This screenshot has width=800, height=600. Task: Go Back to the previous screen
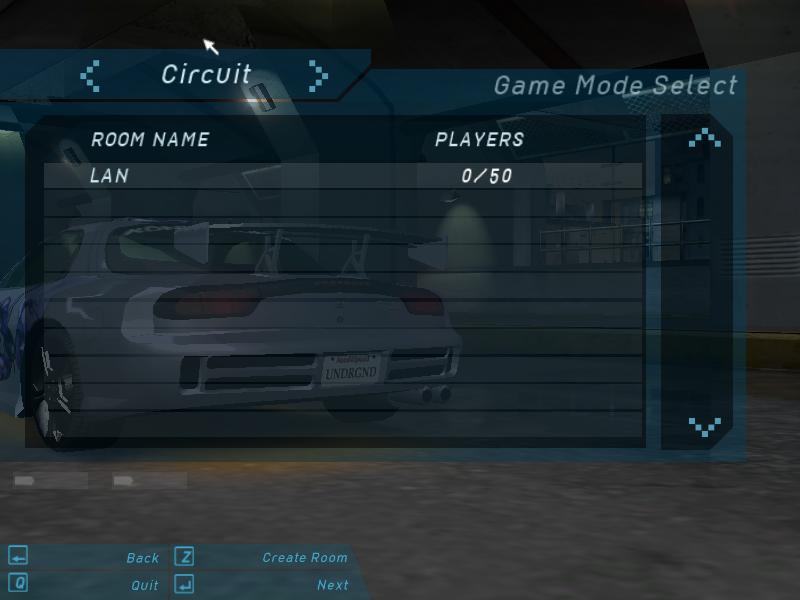(142, 558)
